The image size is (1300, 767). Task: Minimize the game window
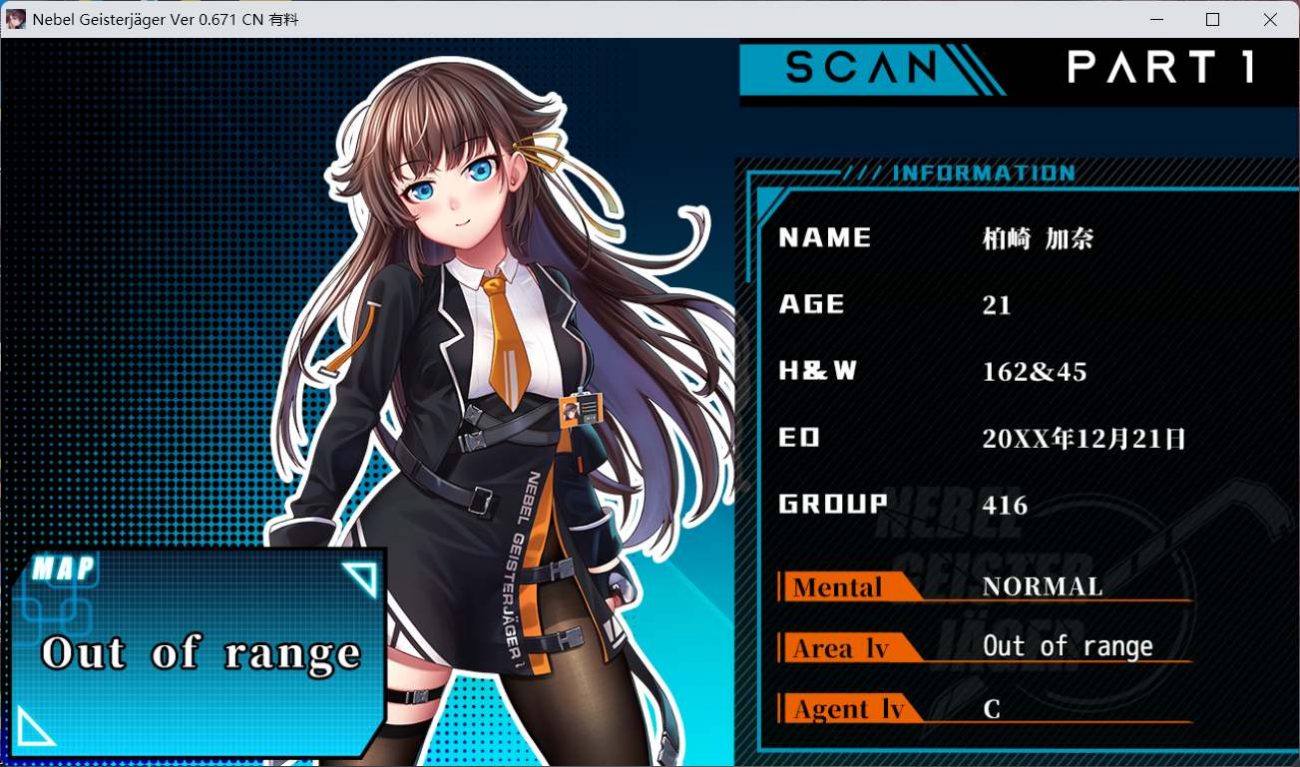point(1156,19)
